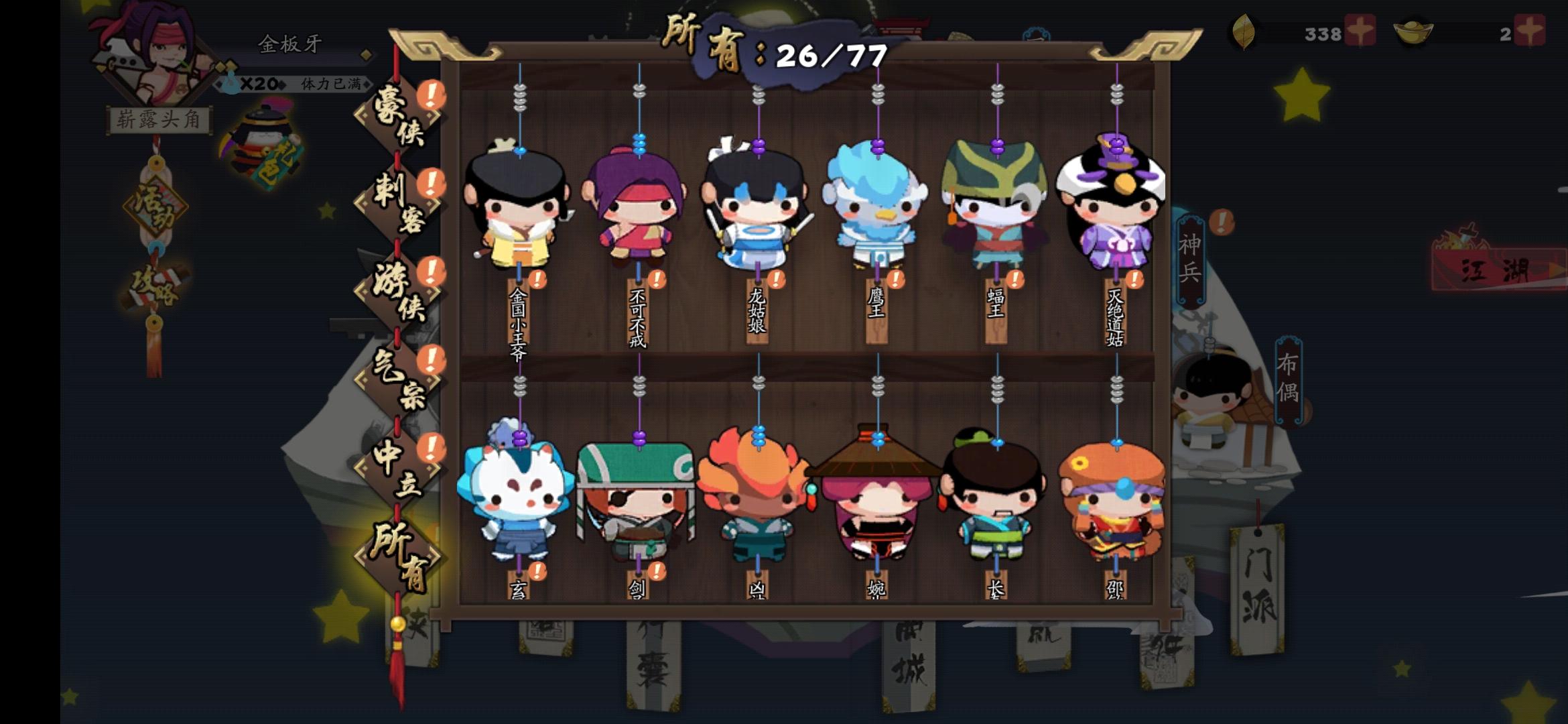Select the 灭绝道姑 puppet
The width and height of the screenshot is (1568, 724).
click(x=1114, y=208)
